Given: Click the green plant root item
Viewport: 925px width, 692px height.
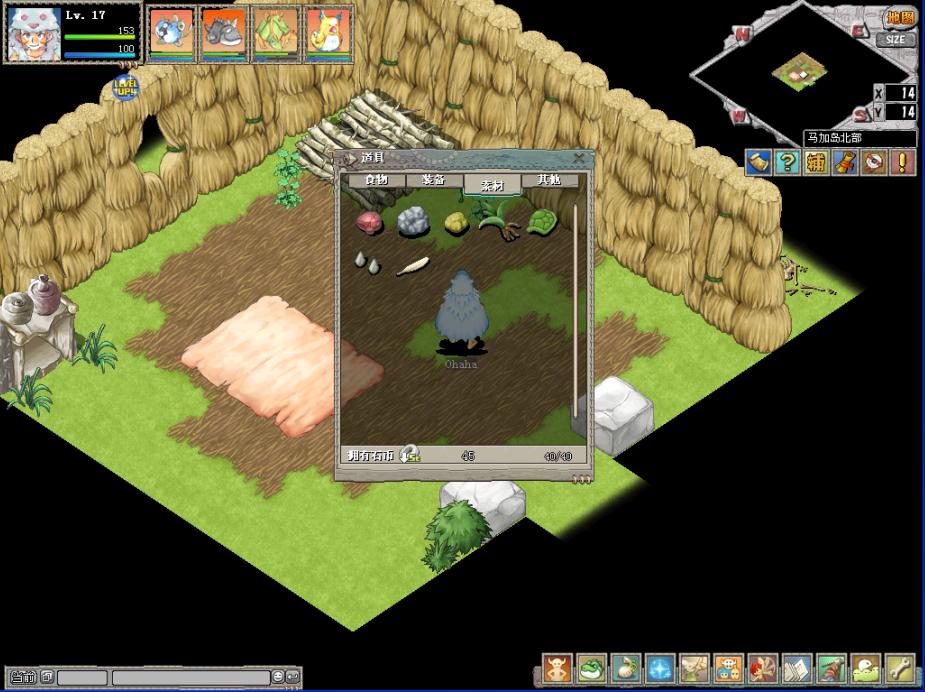Looking at the screenshot, I should [x=496, y=220].
